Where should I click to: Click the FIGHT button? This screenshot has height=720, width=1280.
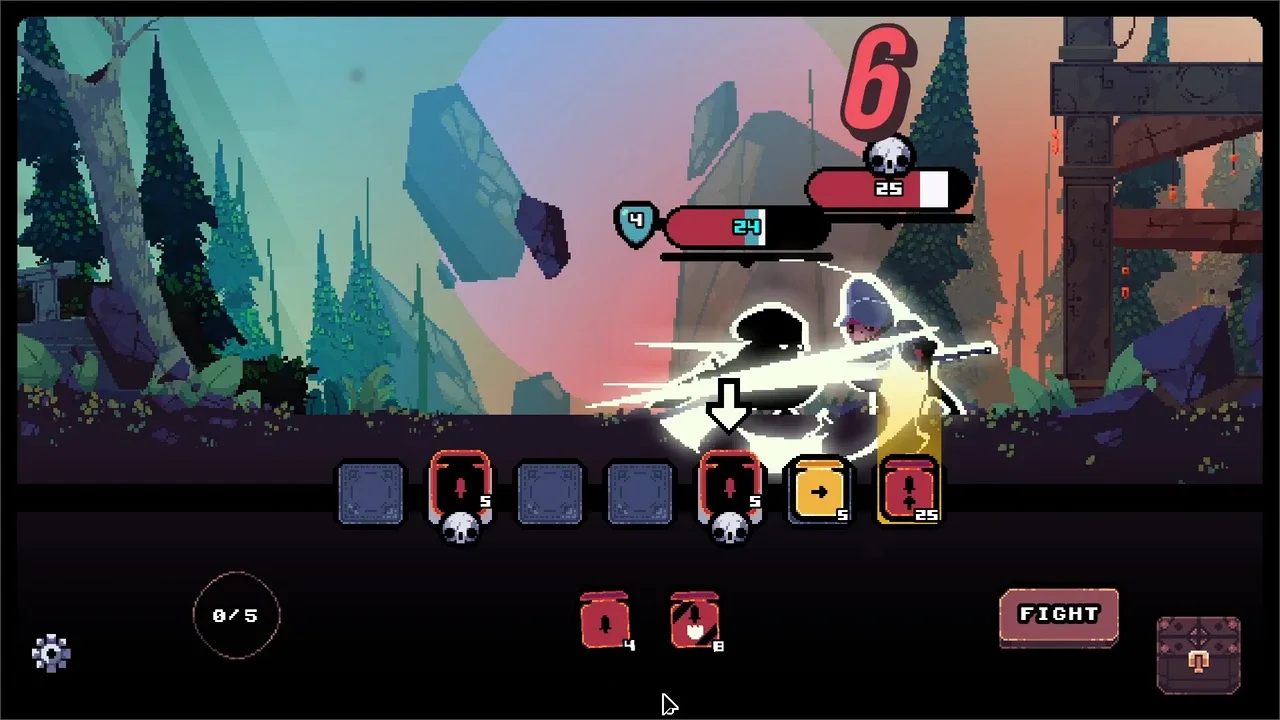[x=1058, y=616]
